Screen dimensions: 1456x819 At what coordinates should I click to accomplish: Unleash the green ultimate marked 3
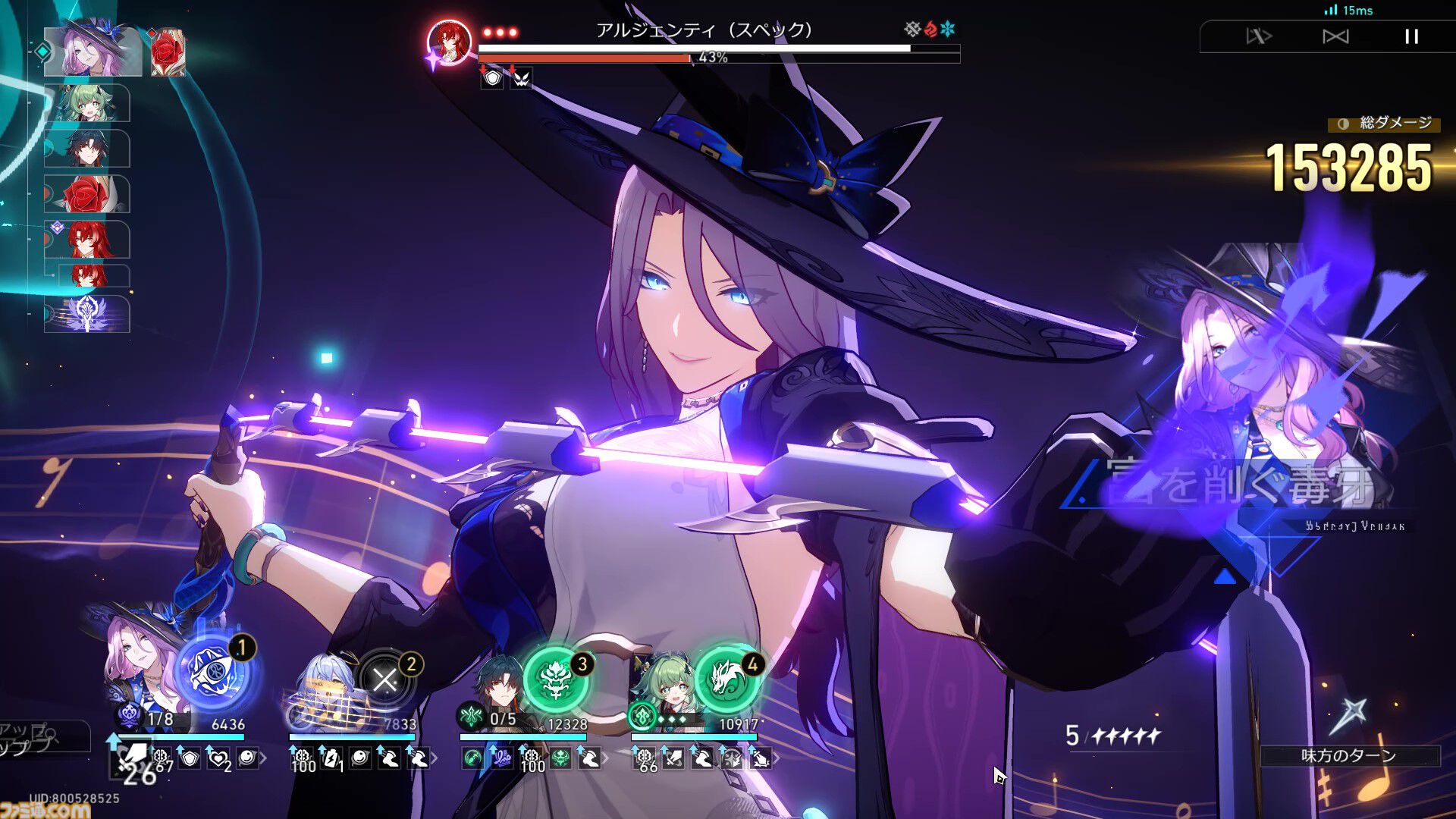(x=556, y=678)
